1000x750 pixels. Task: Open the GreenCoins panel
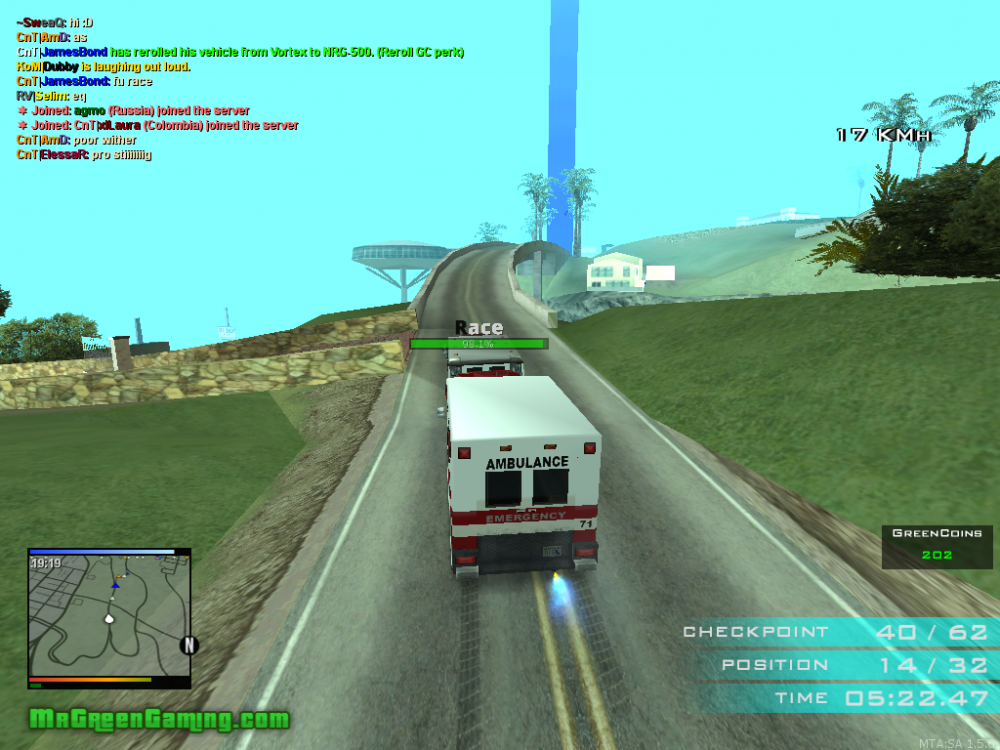(937, 546)
